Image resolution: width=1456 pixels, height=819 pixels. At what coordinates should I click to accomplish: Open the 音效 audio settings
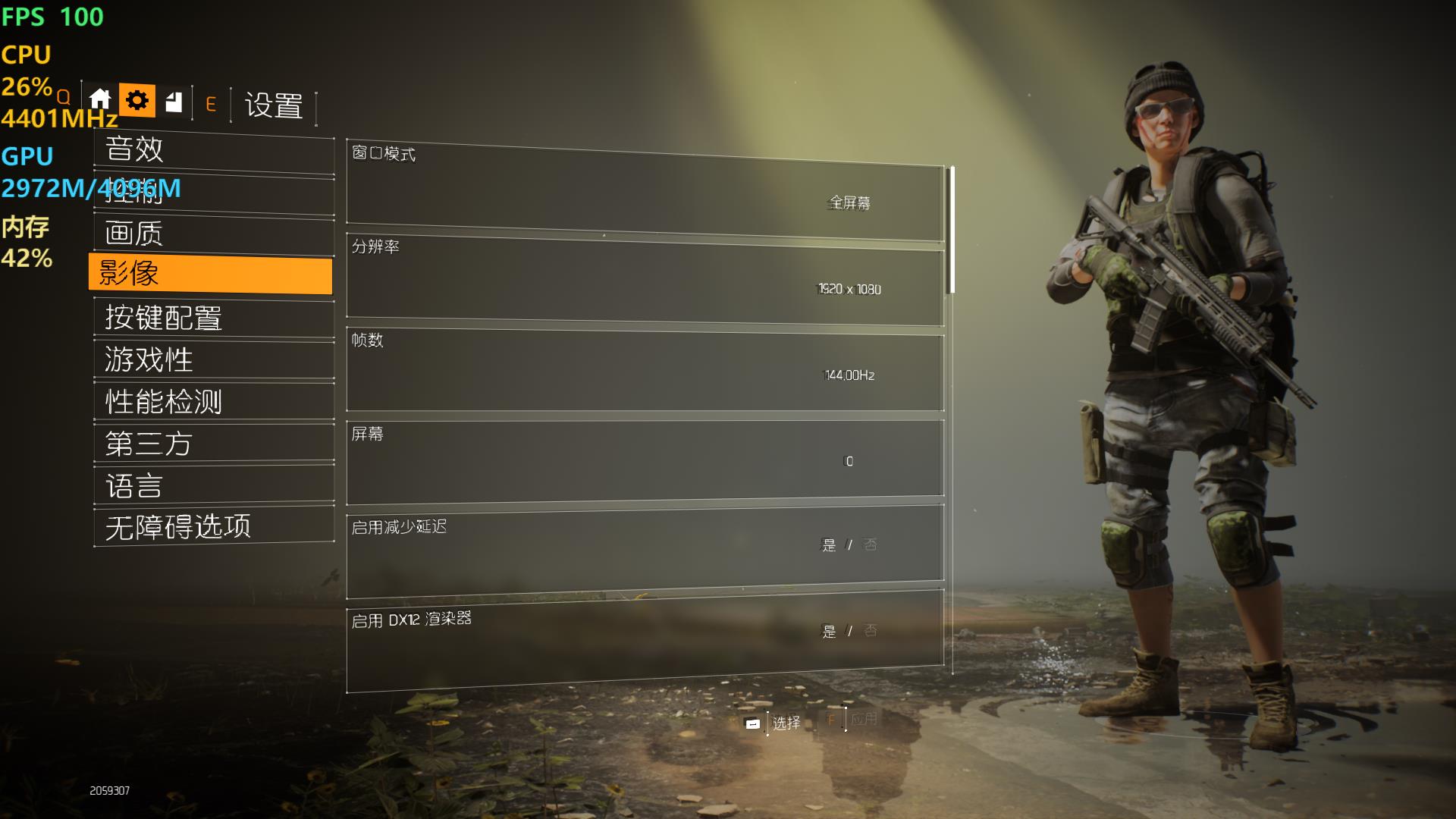pyautogui.click(x=213, y=149)
